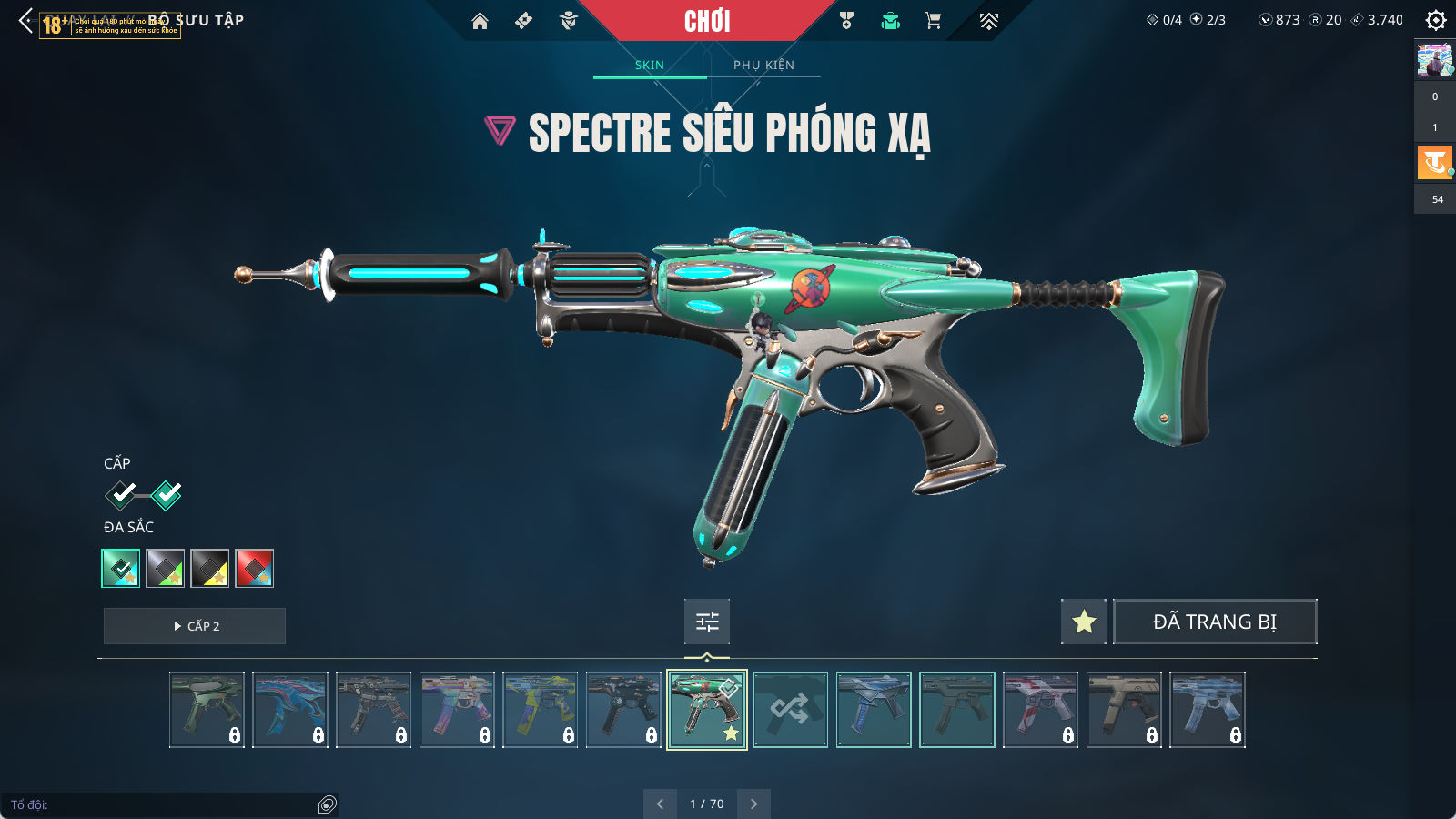Select the teal green chroma swatch
Viewport: 1456px width, 819px height.
point(121,569)
